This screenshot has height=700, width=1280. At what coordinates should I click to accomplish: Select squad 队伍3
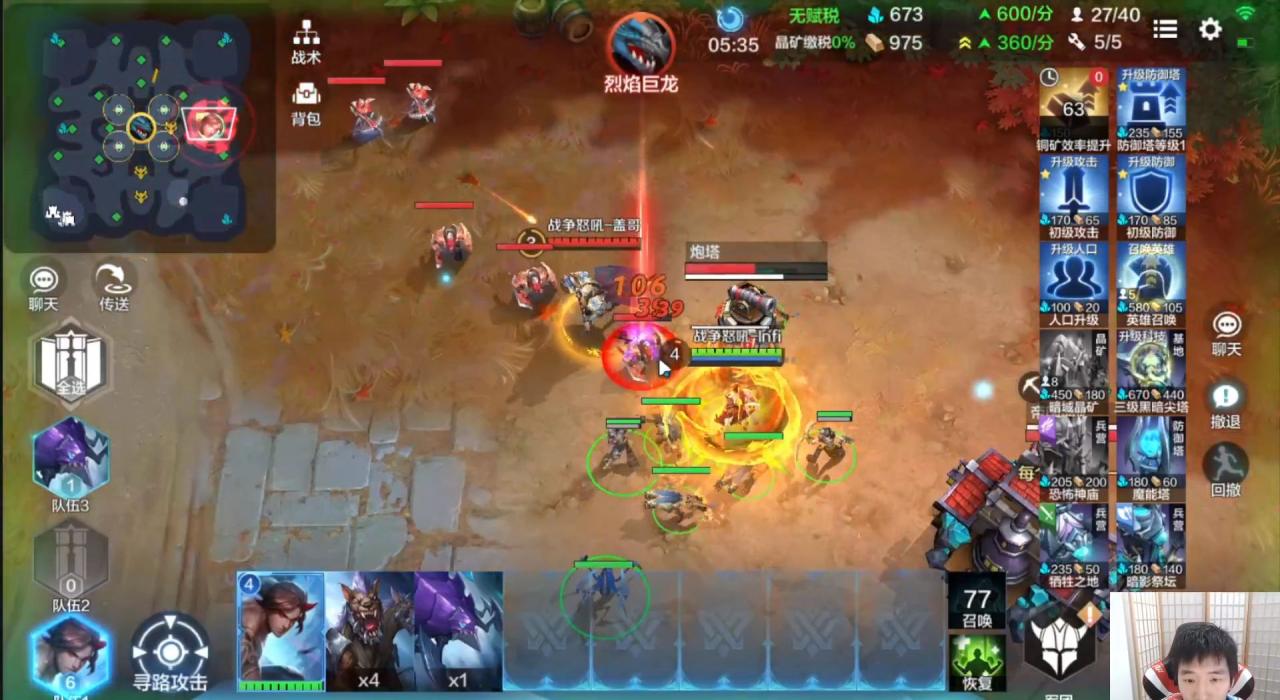(x=71, y=462)
